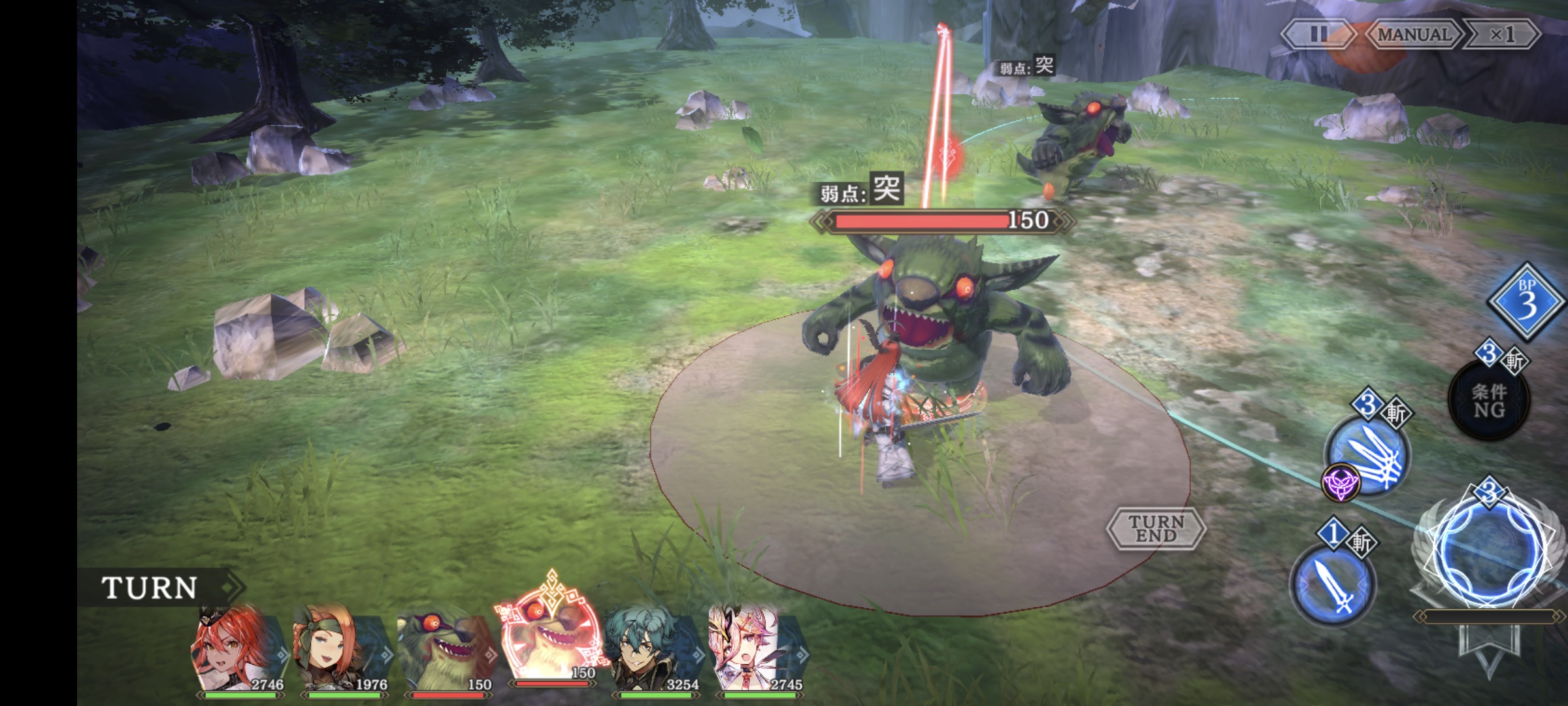Tap the disabled 条件NG skill
This screenshot has height=706, width=1568.
pyautogui.click(x=1488, y=400)
